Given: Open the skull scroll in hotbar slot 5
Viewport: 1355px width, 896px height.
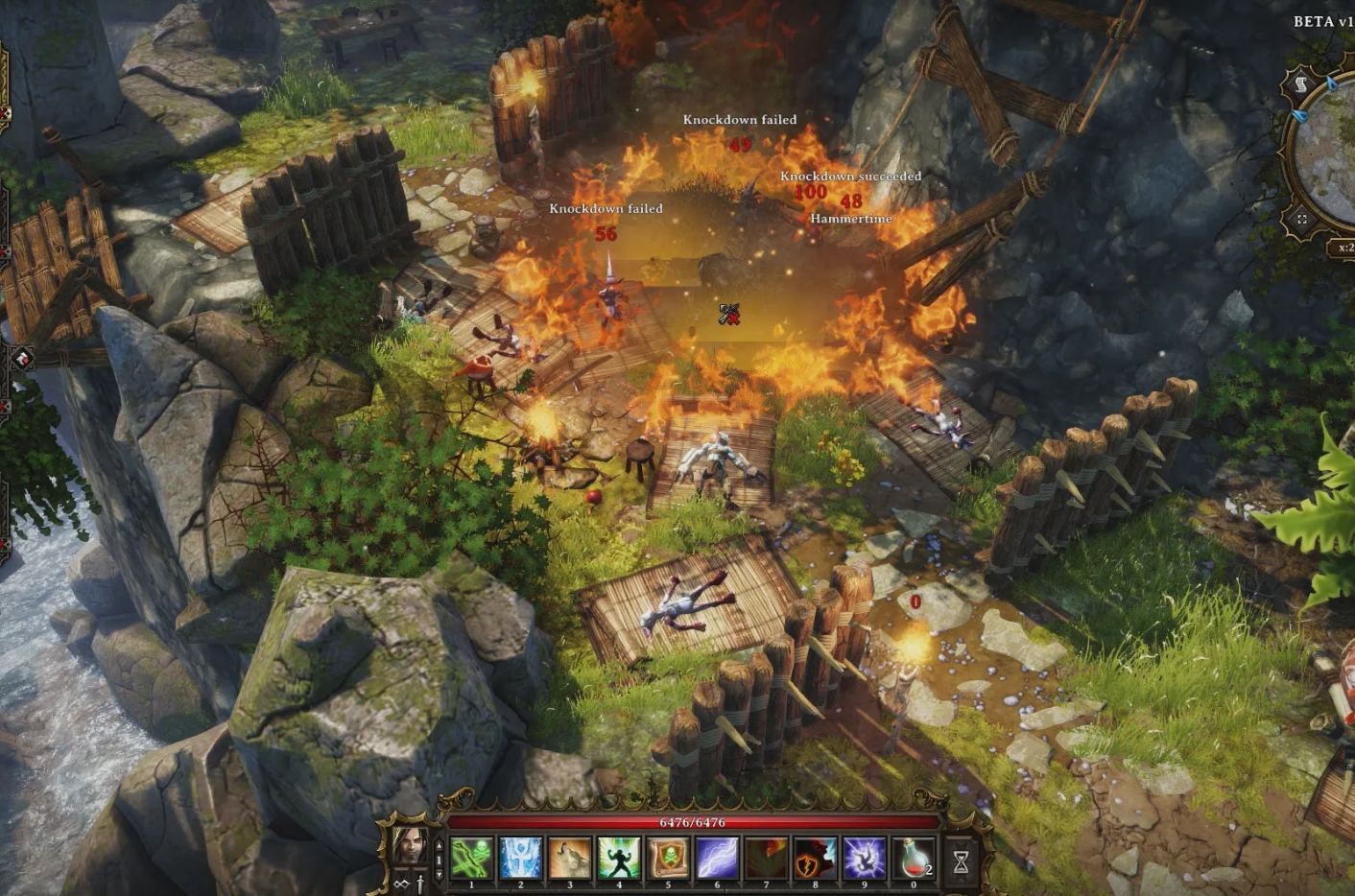Looking at the screenshot, I should coord(667,858).
